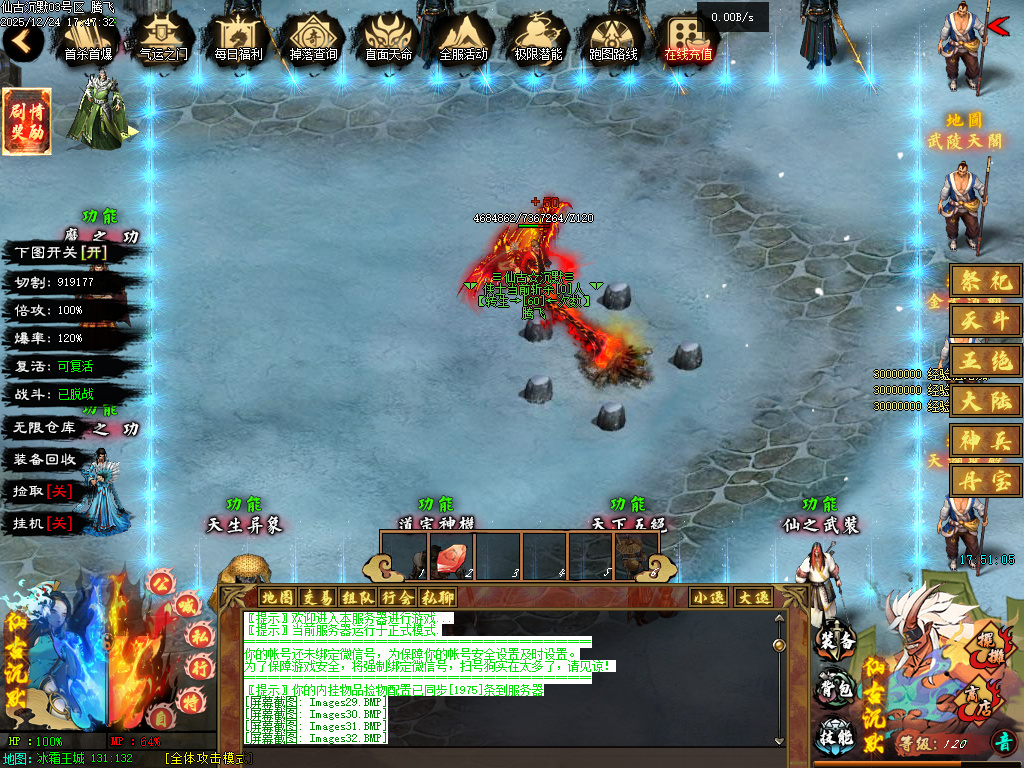
Task: Collapse the top menu with the back arrow
Action: (22, 42)
